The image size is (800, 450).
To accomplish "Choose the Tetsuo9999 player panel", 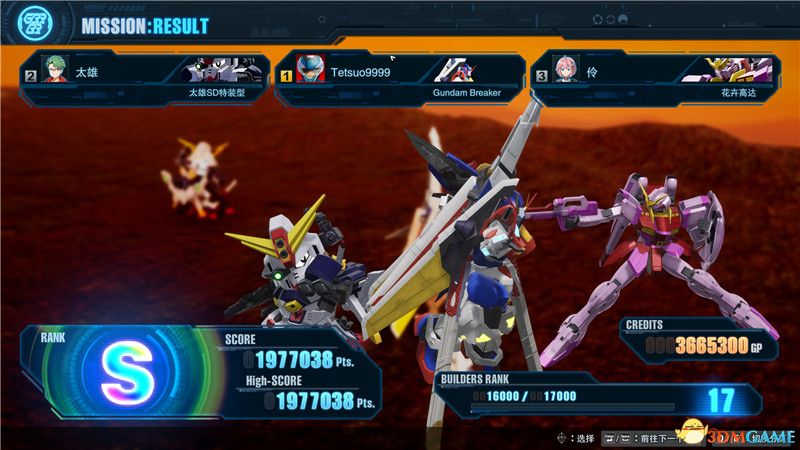I will 399,78.
